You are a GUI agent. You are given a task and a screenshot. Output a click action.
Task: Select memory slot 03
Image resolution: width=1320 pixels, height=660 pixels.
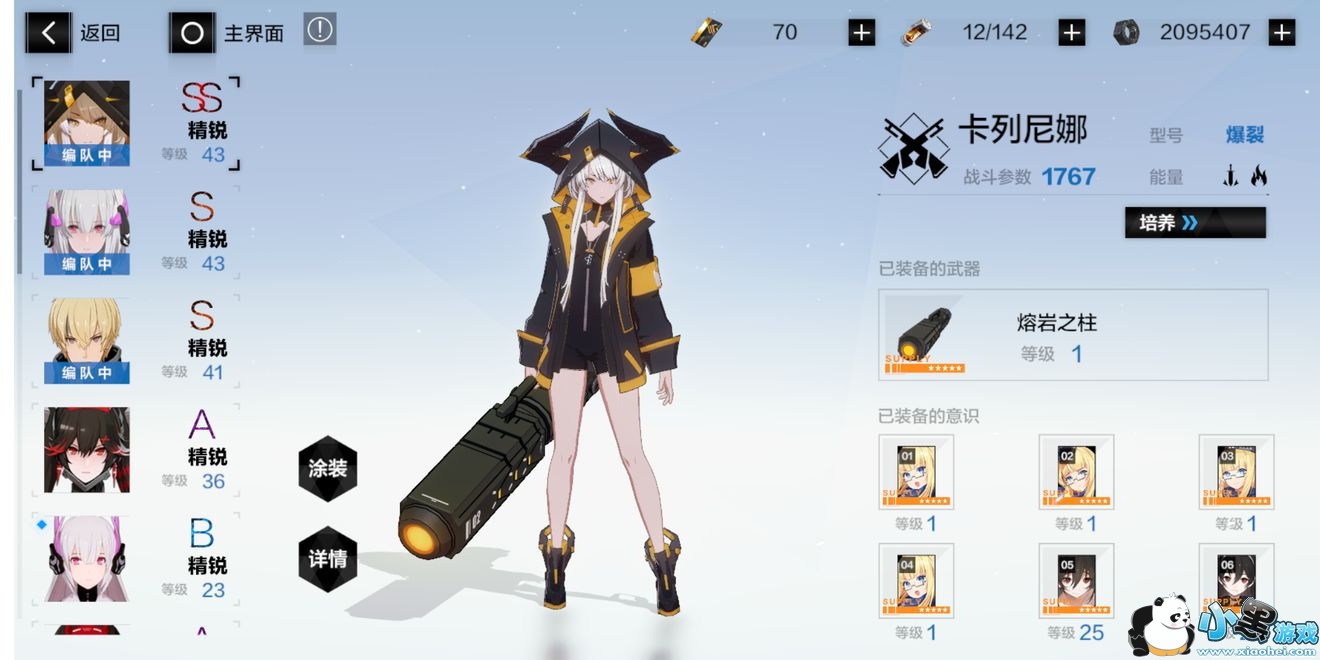pyautogui.click(x=1236, y=472)
